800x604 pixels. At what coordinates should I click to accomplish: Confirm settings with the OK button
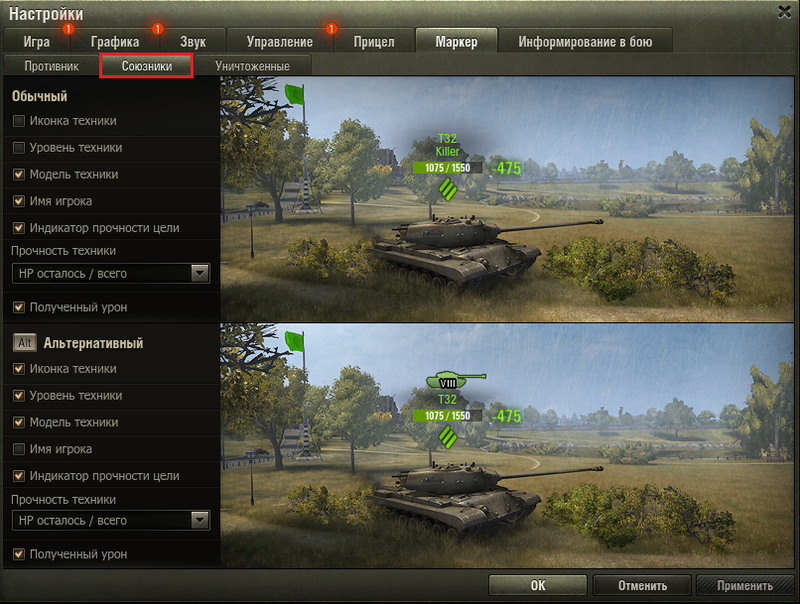pyautogui.click(x=537, y=586)
